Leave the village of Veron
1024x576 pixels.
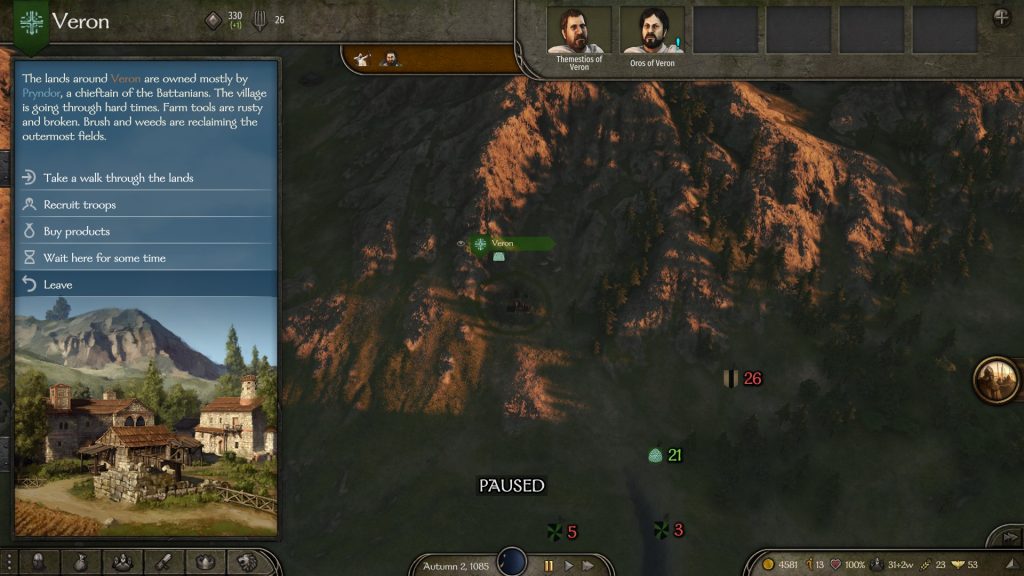[58, 285]
